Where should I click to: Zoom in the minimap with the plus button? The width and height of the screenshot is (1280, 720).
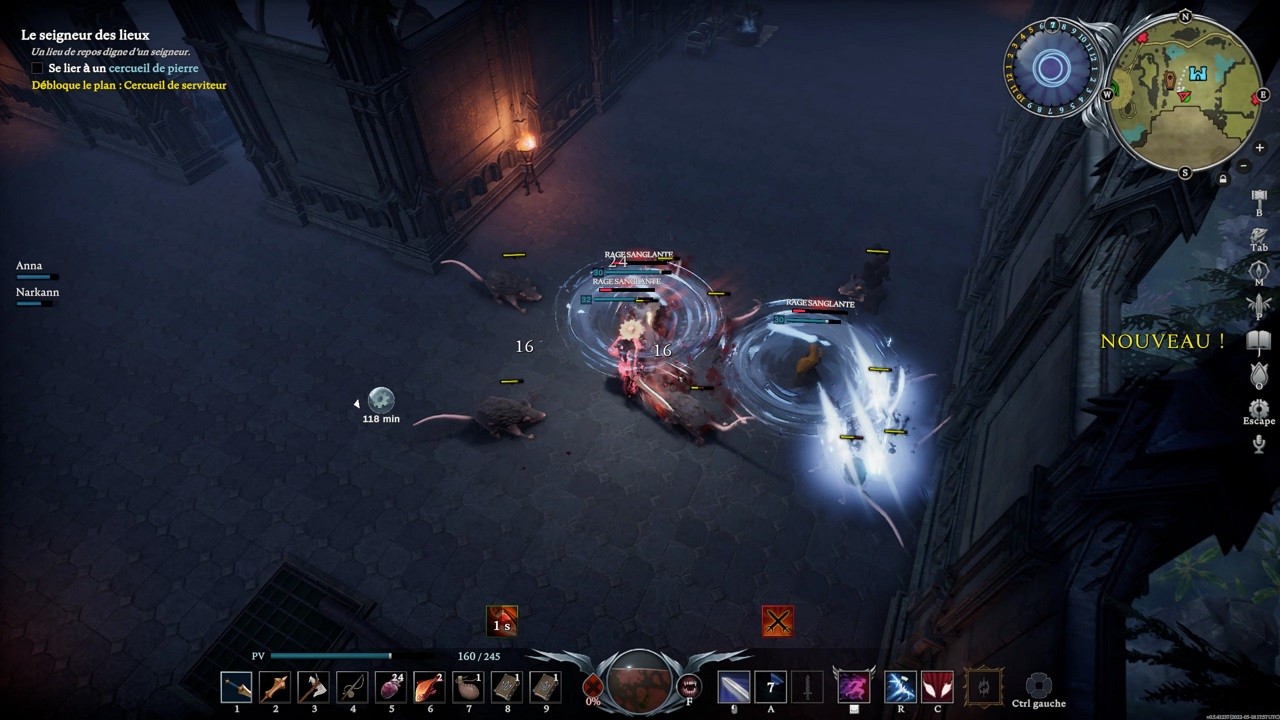pyautogui.click(x=1259, y=147)
